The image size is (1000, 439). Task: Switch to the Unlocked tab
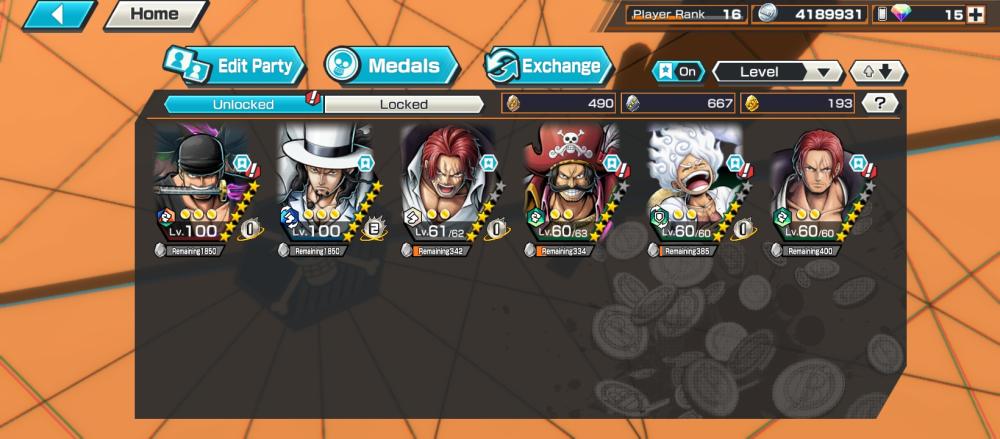click(243, 103)
